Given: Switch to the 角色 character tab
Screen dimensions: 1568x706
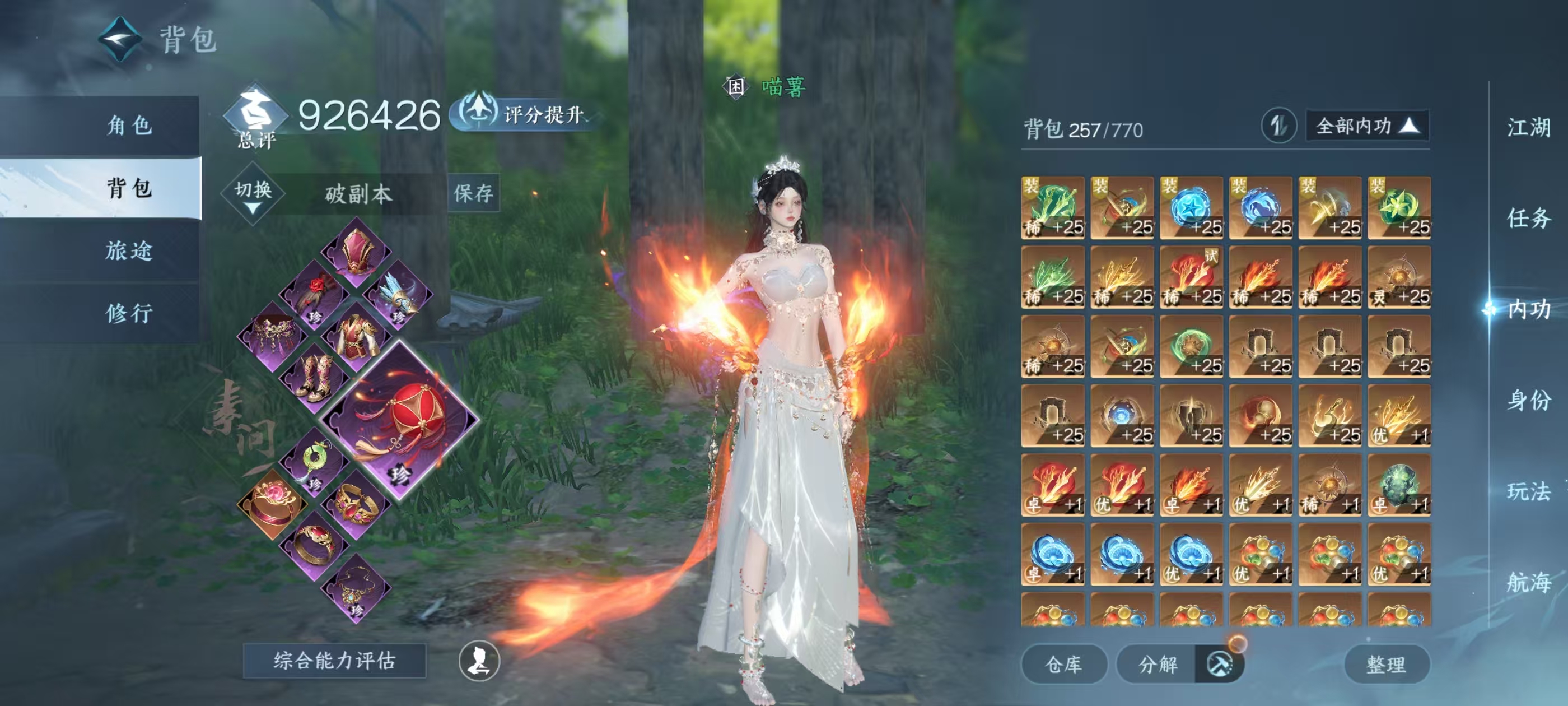Looking at the screenshot, I should coord(129,126).
